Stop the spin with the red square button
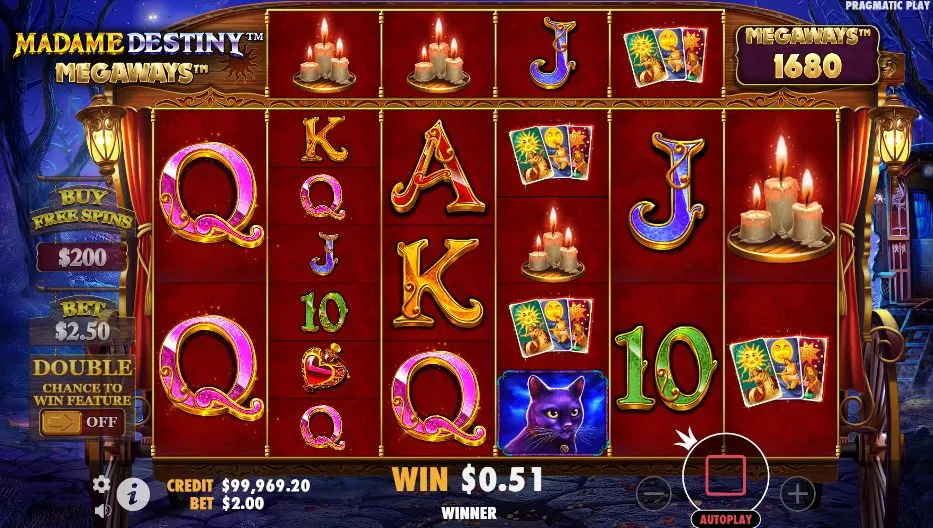Viewport: 933px width, 528px height. pyautogui.click(x=726, y=474)
